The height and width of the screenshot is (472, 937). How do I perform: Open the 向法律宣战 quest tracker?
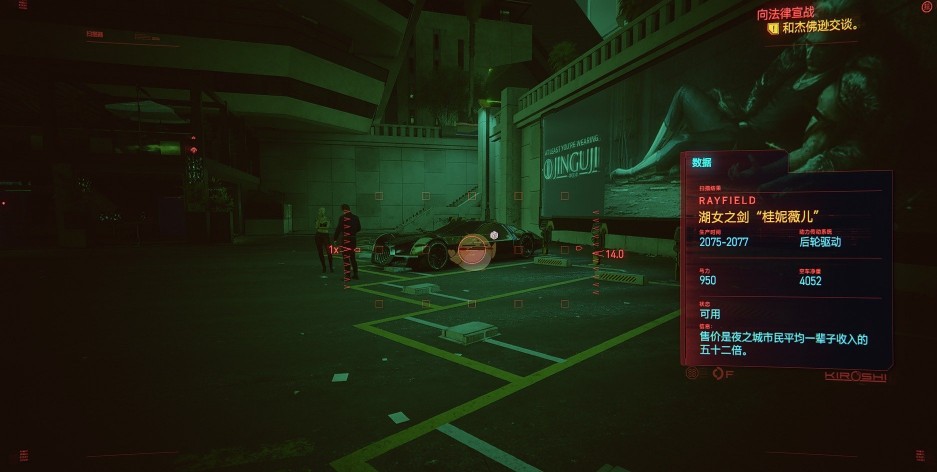(785, 13)
